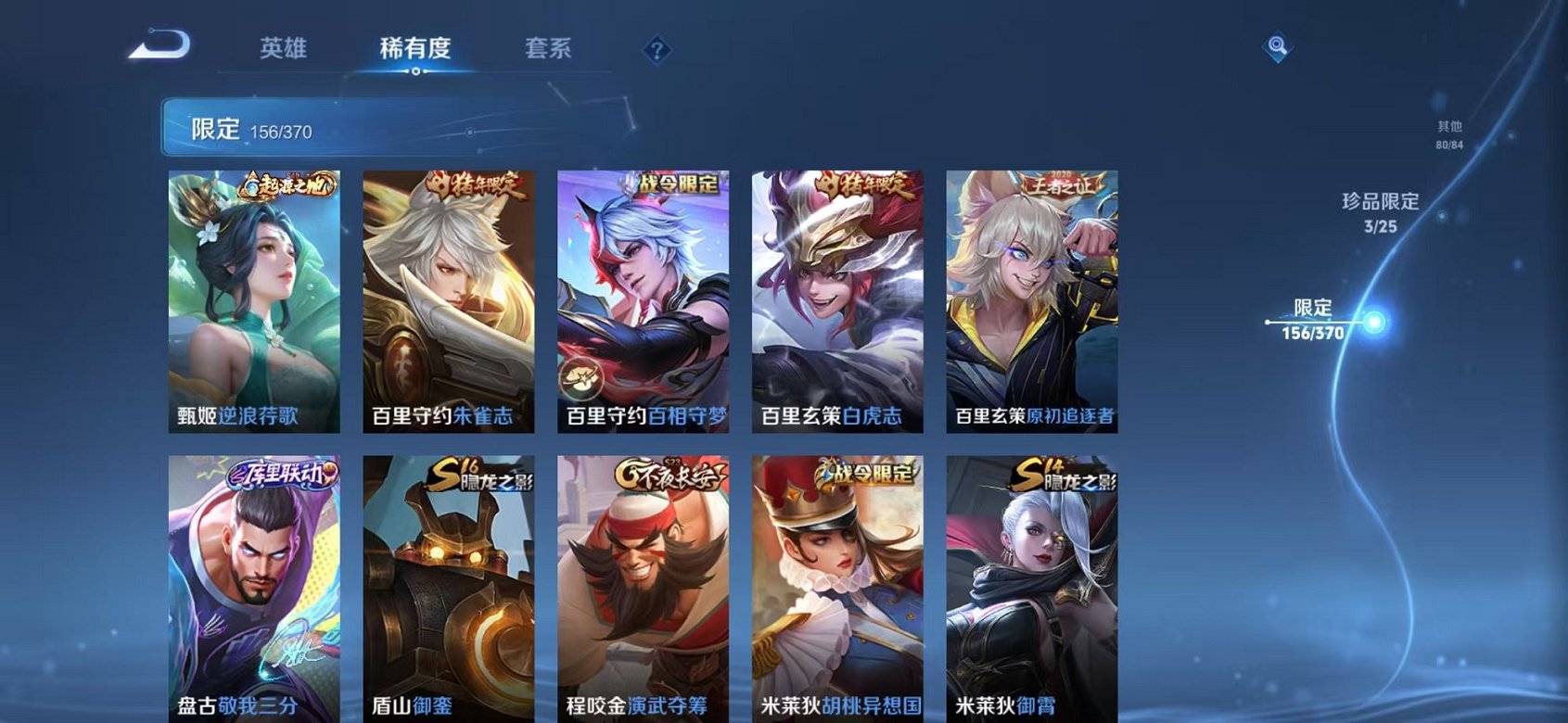Select the 米莱狄胡桃异想国 skin card
Viewport: 1568px width, 723px height.
[x=838, y=584]
